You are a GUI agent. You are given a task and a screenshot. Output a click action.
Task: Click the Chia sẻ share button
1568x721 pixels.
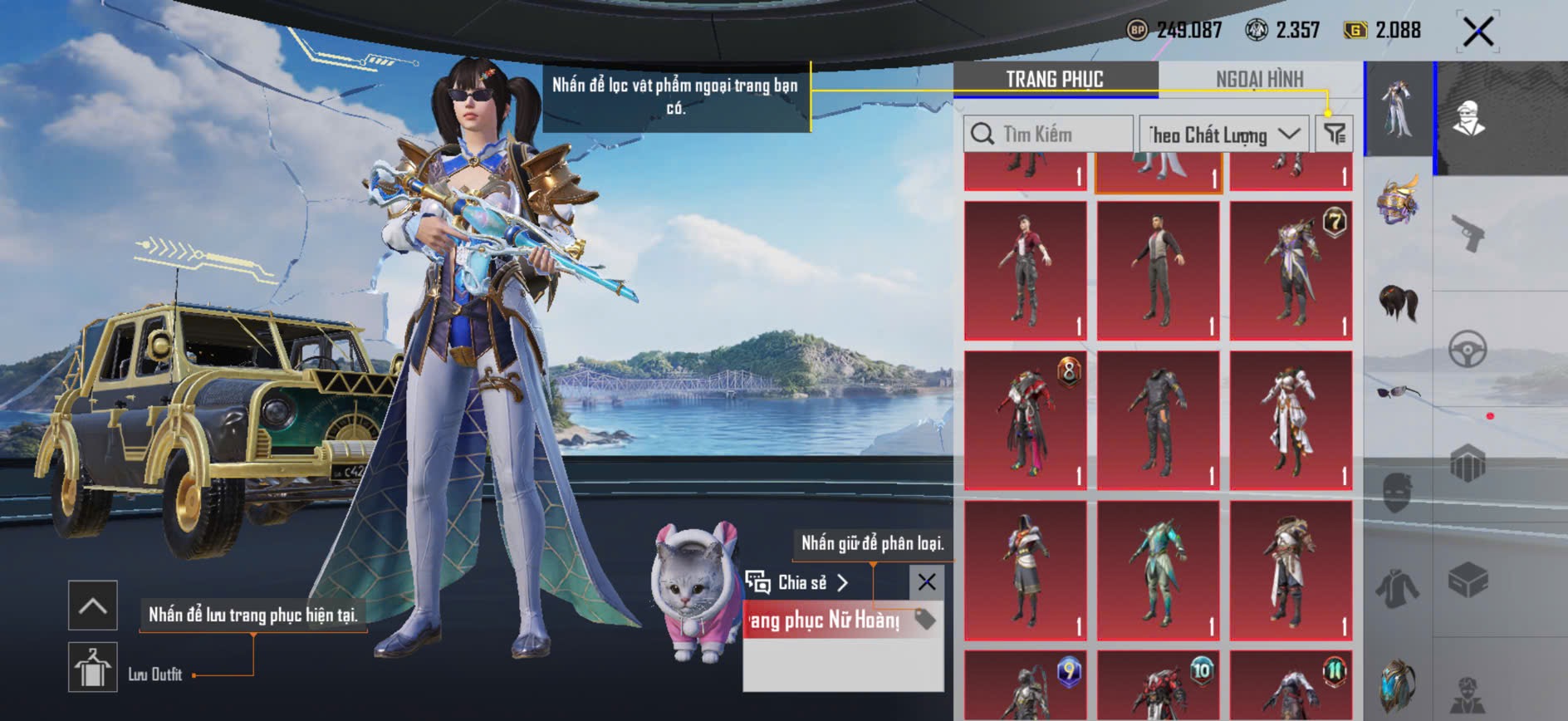[797, 582]
